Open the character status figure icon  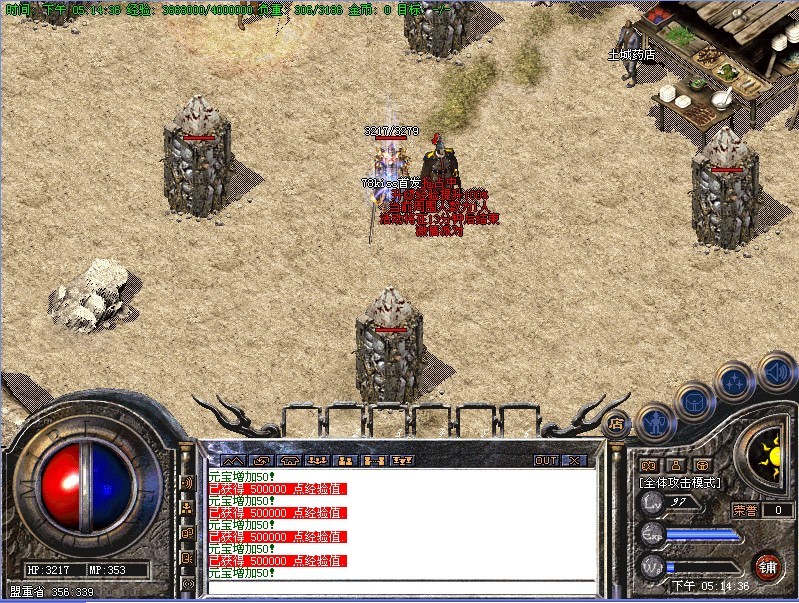click(x=654, y=422)
